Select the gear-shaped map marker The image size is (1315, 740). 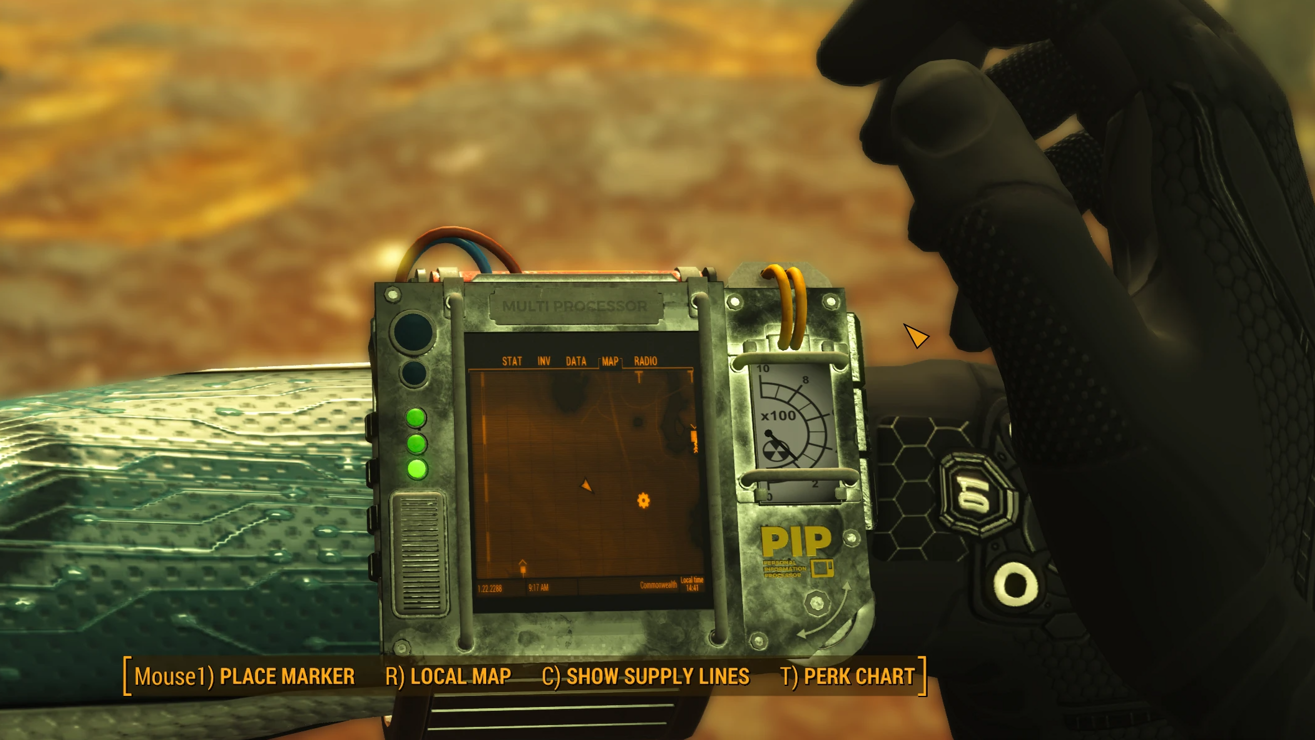pyautogui.click(x=643, y=500)
